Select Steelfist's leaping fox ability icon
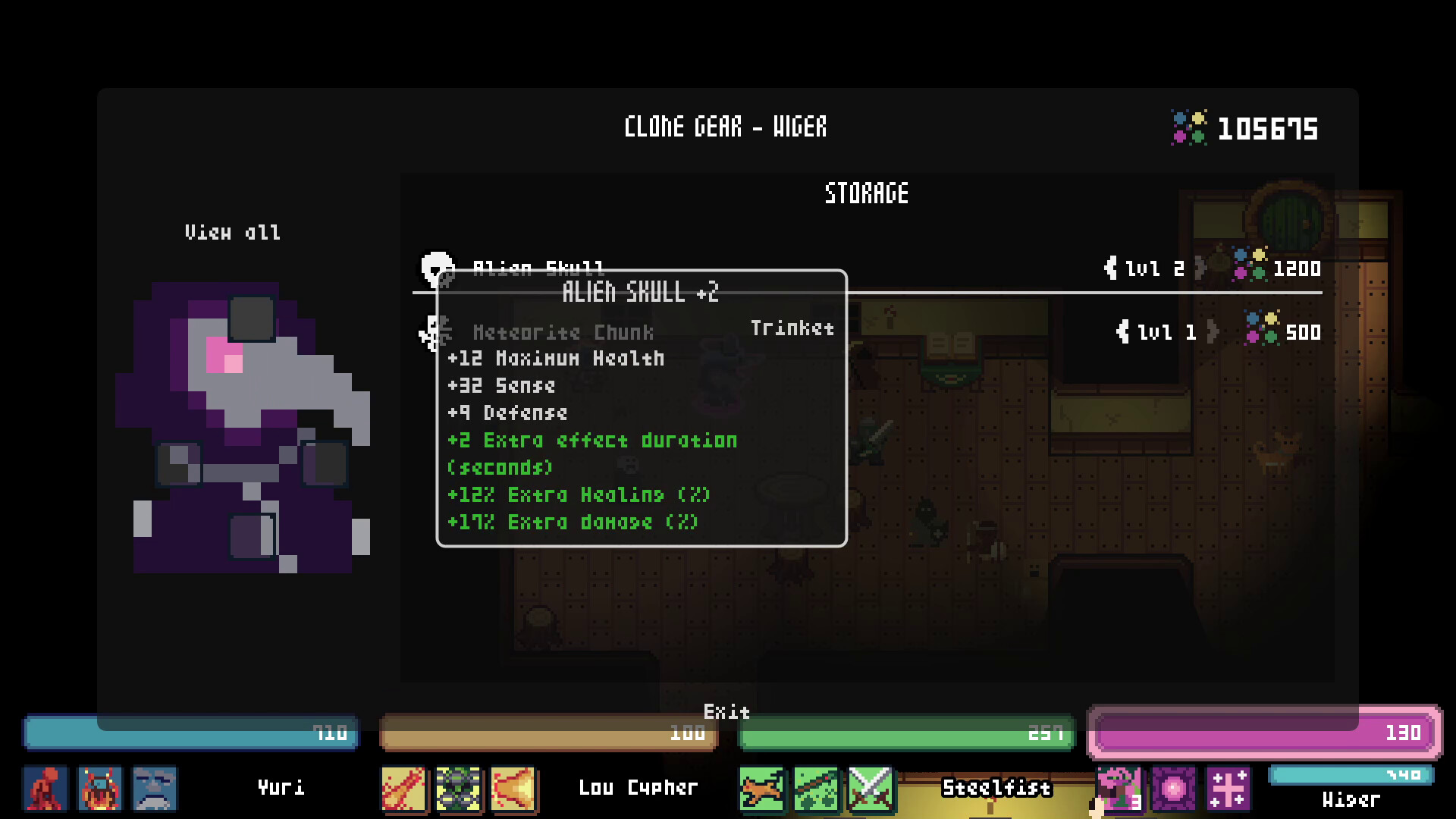 pyautogui.click(x=762, y=790)
